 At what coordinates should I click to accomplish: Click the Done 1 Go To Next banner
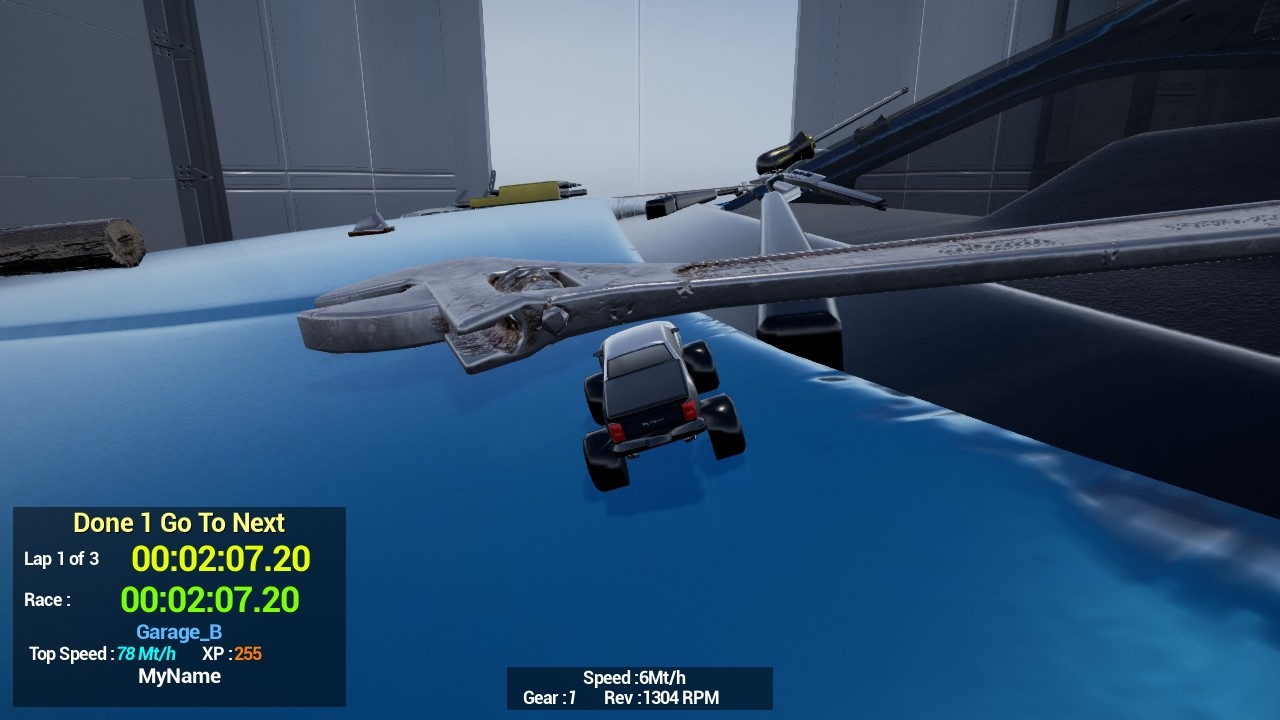pyautogui.click(x=178, y=523)
